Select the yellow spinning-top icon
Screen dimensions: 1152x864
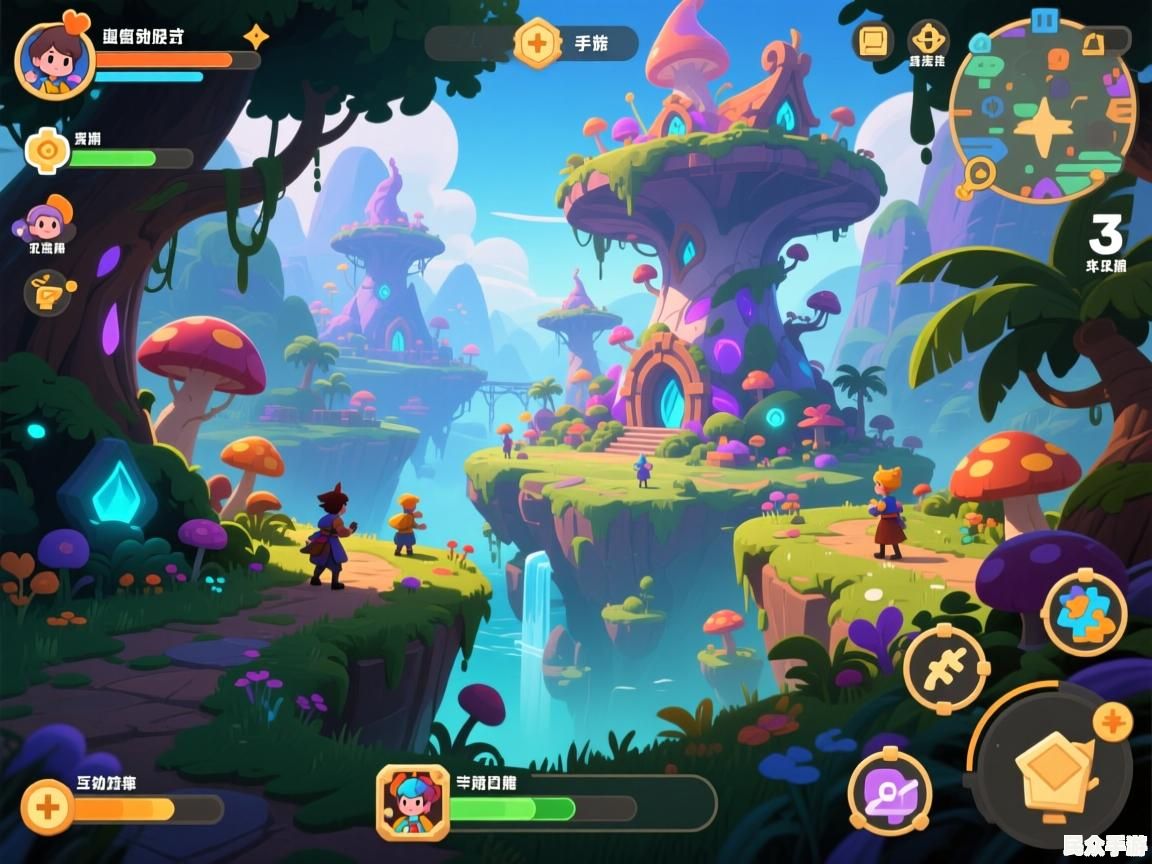coord(927,40)
